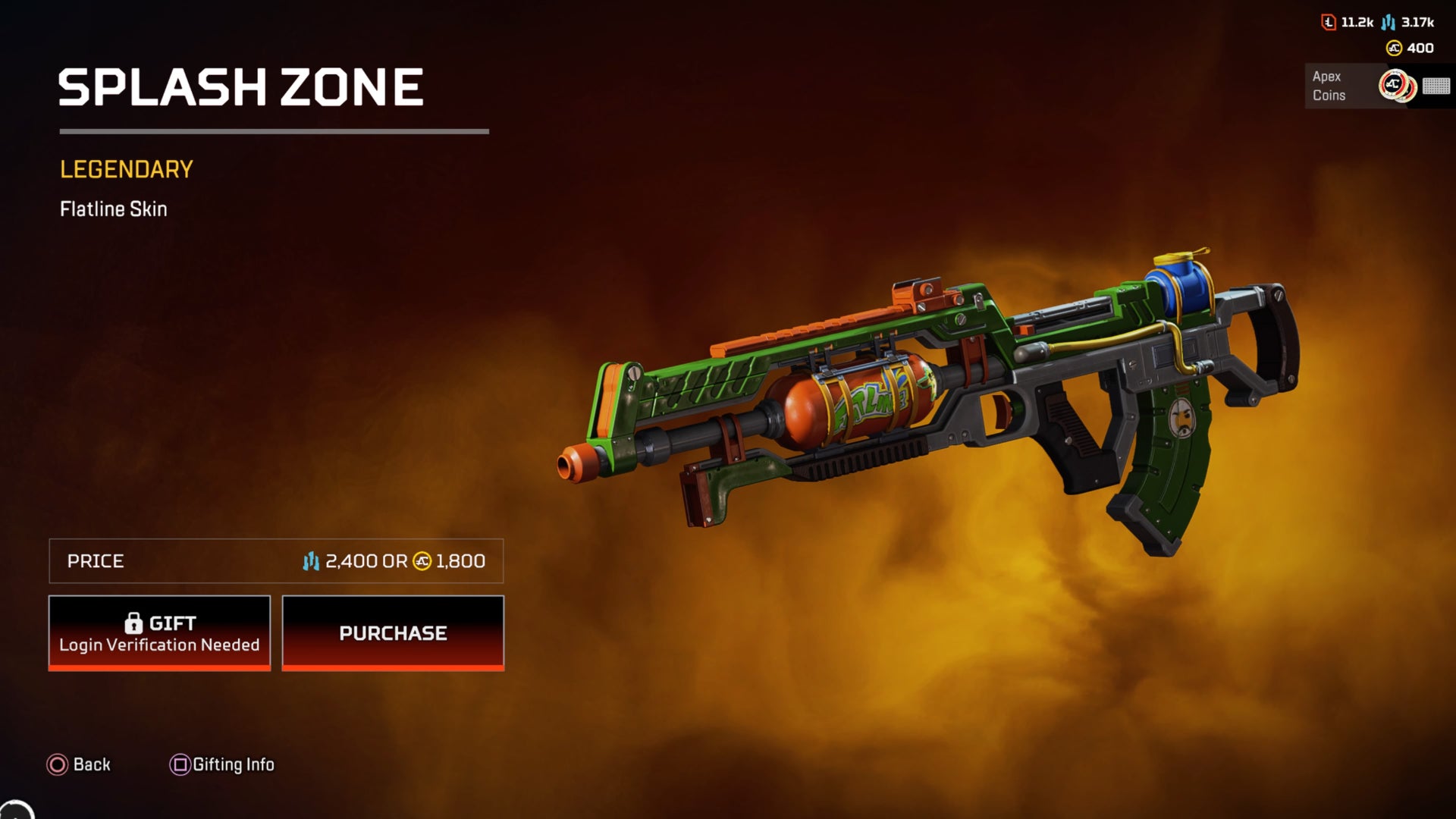Click the lock icon on the GIFT button

click(135, 623)
